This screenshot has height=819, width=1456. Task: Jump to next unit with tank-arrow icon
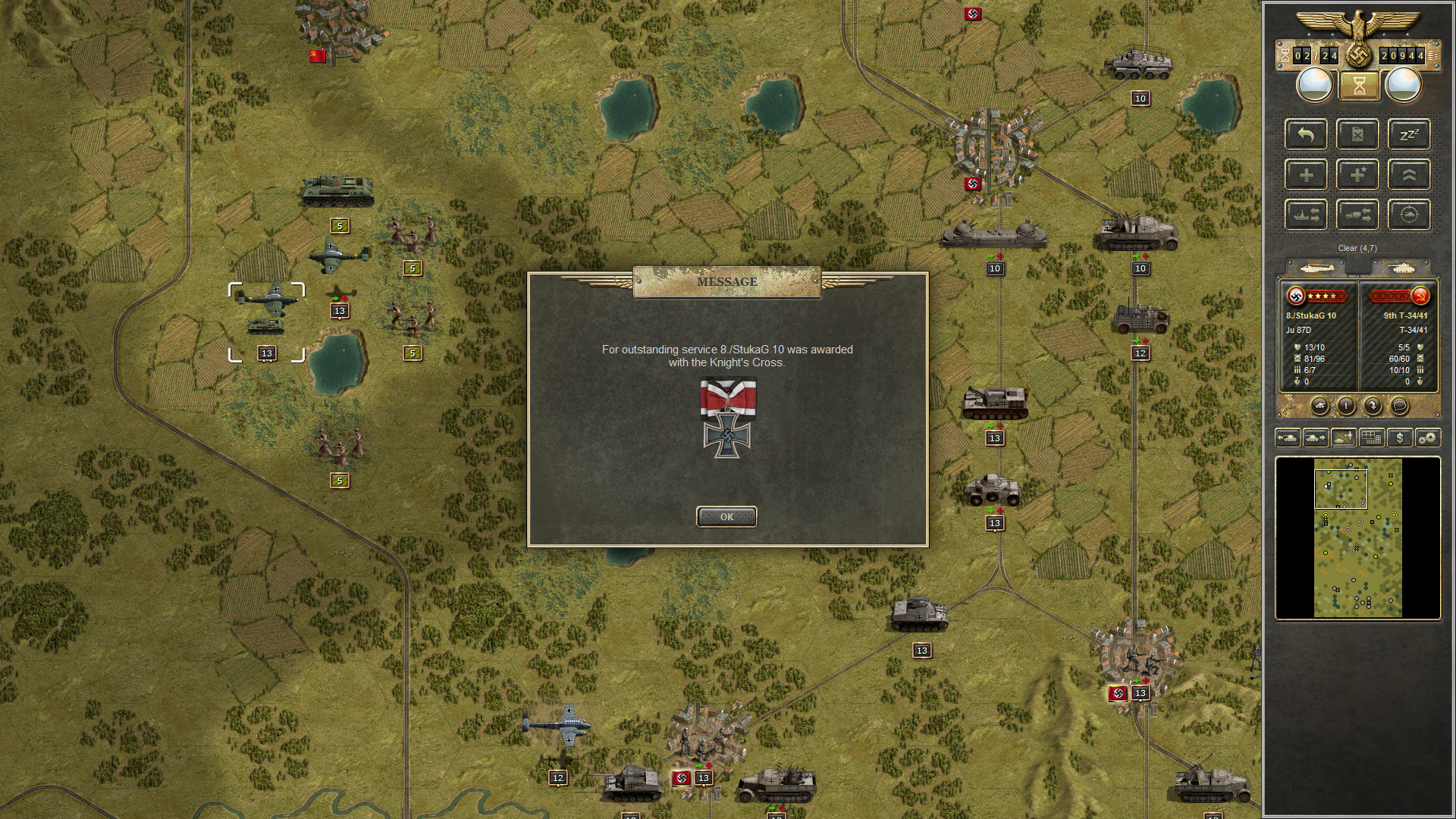pyautogui.click(x=1316, y=438)
